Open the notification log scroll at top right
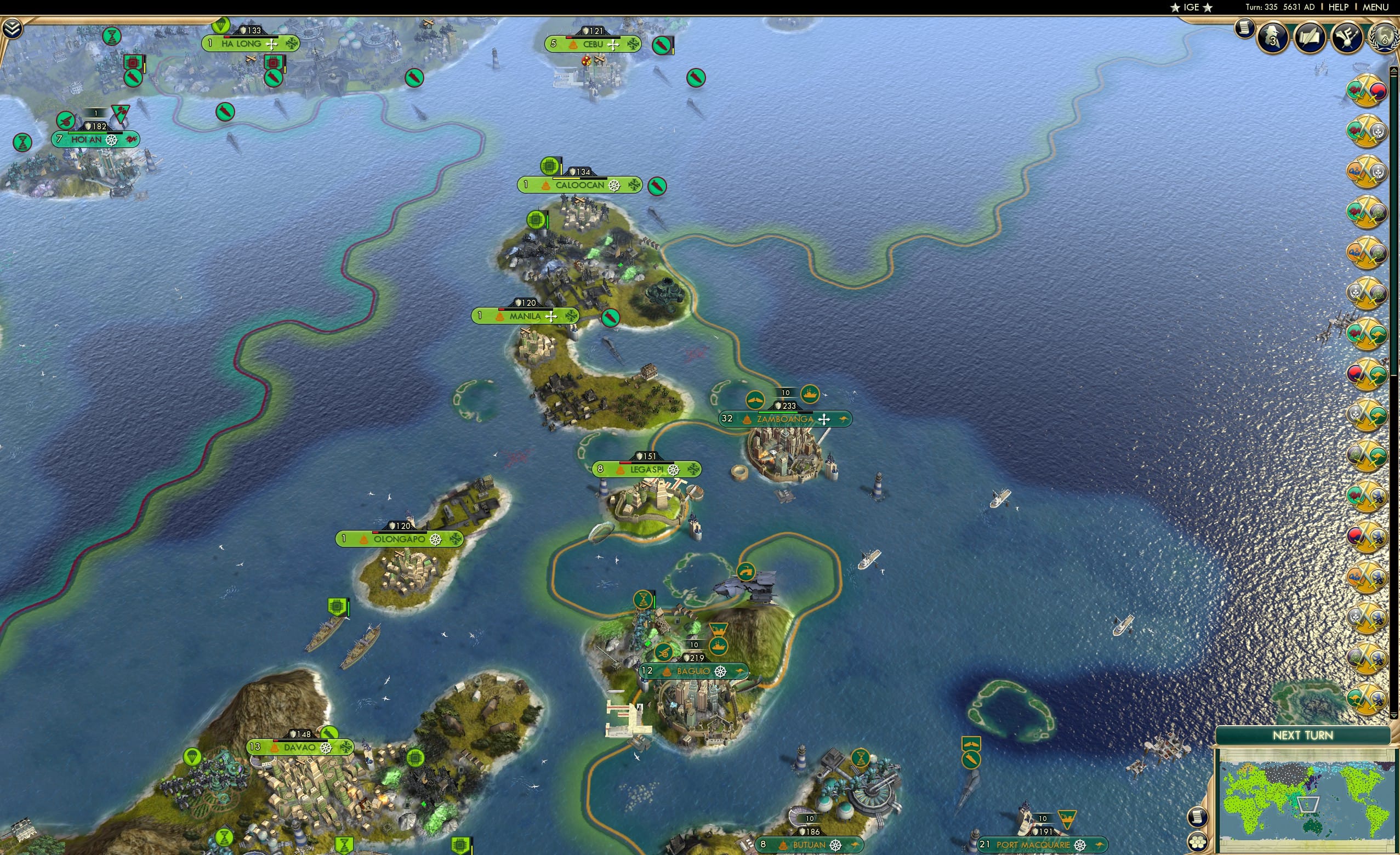Image resolution: width=1400 pixels, height=855 pixels. [1246, 30]
